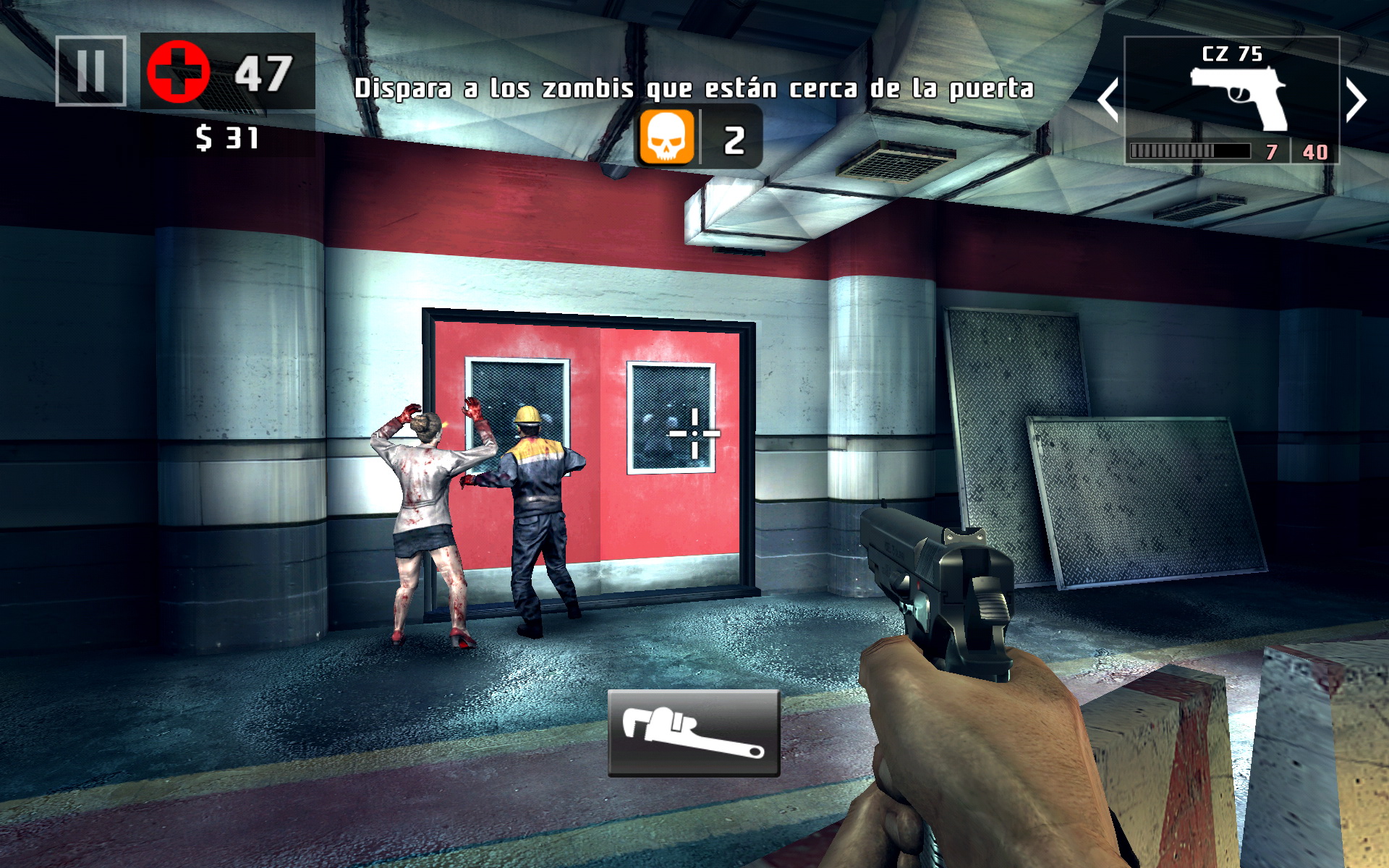Switch to the next weapon with right arrow
Screen dimensions: 1389x868
point(1356,100)
